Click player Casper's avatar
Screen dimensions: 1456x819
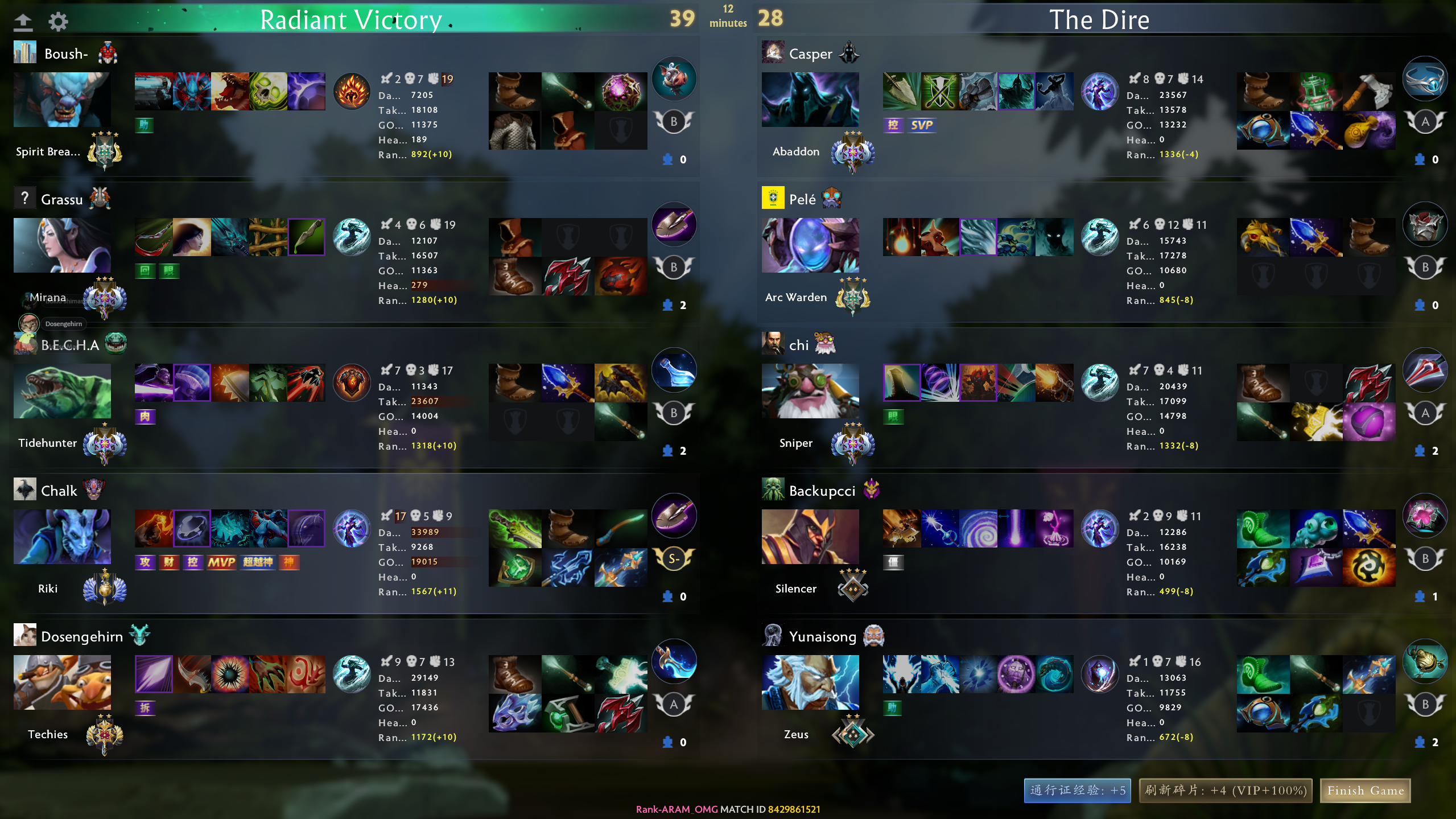pos(773,52)
